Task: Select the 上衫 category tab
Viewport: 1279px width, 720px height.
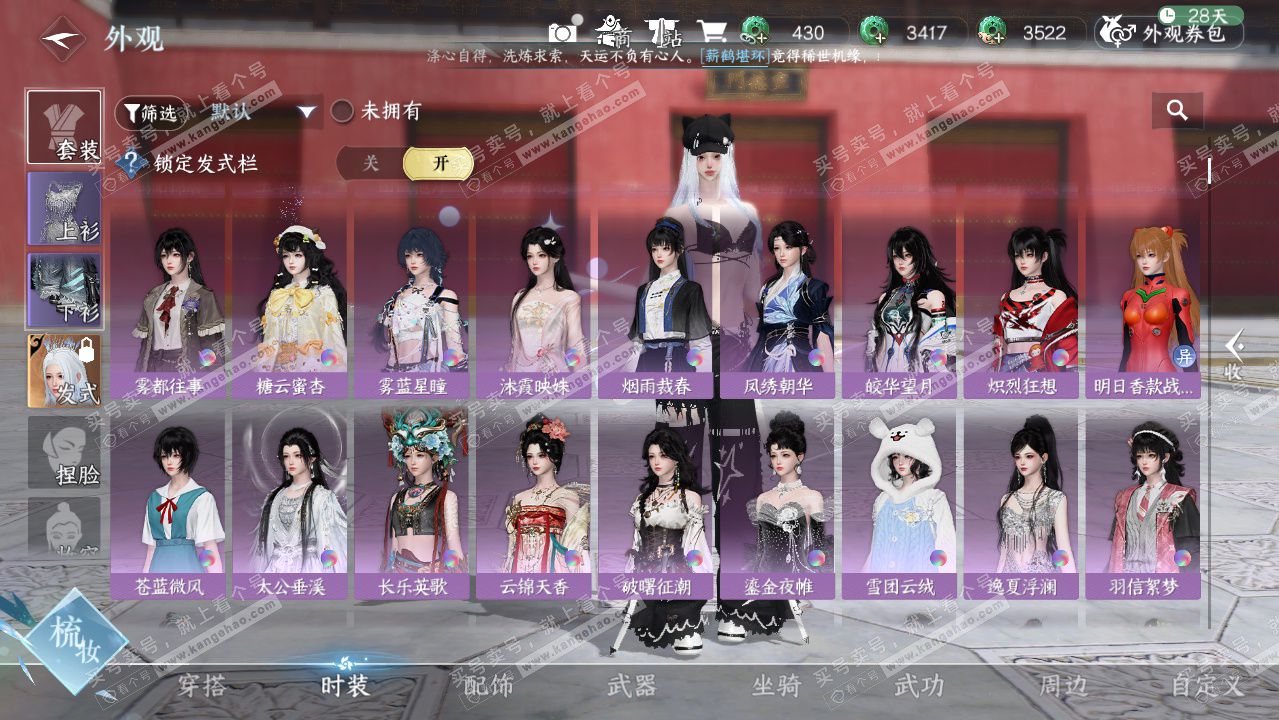Action: 65,208
